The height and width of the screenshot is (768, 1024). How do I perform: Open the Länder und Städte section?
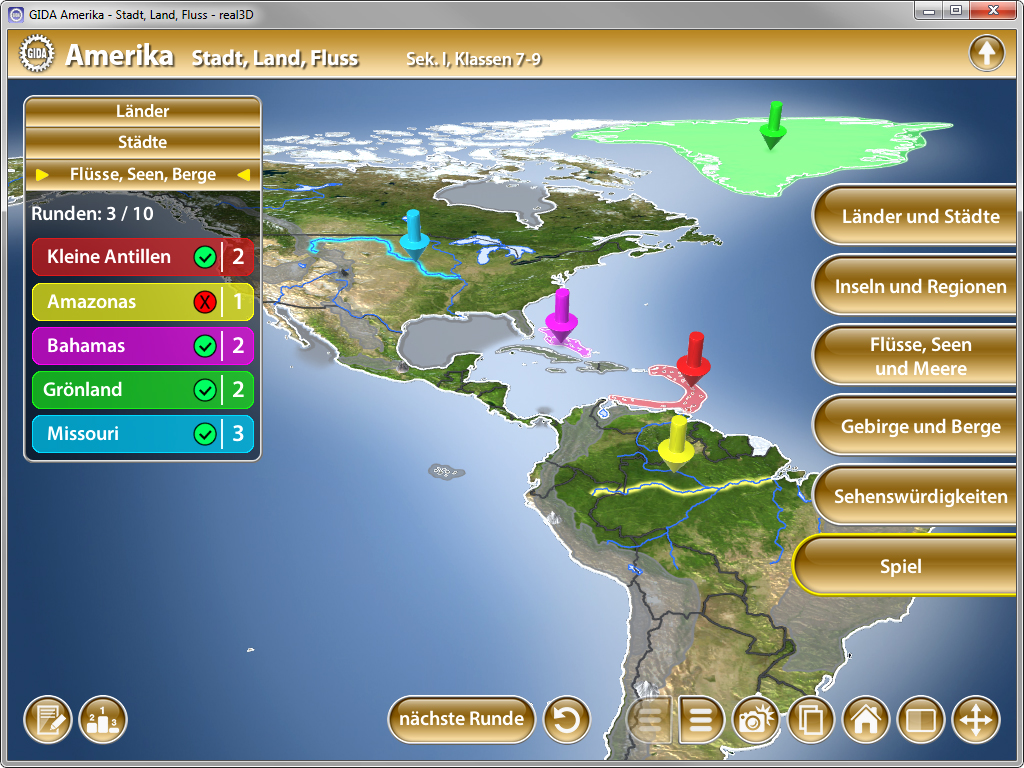tap(920, 216)
